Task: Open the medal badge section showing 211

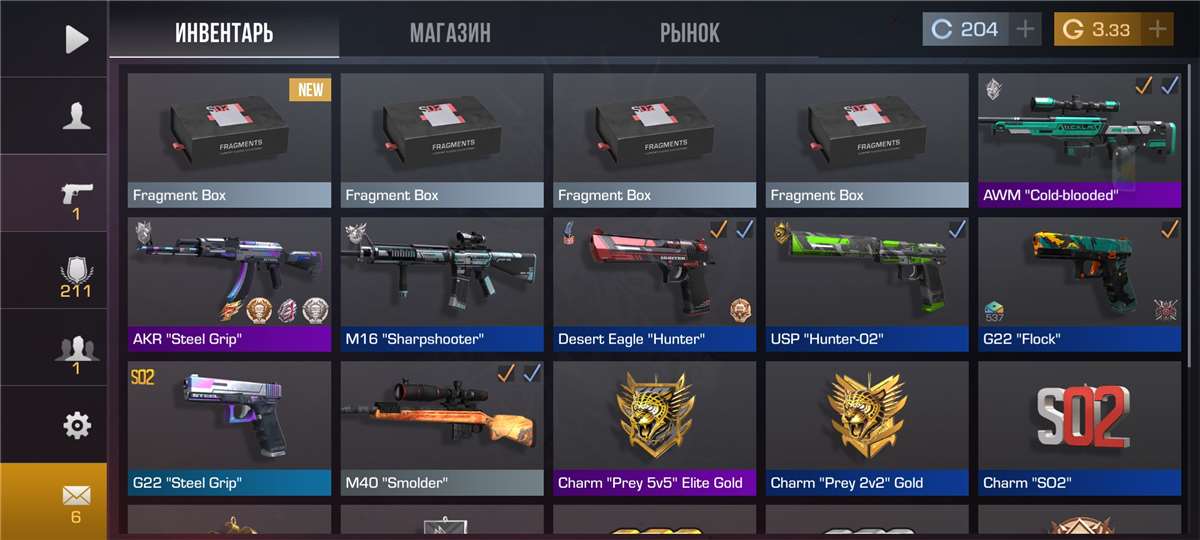Action: pos(76,273)
